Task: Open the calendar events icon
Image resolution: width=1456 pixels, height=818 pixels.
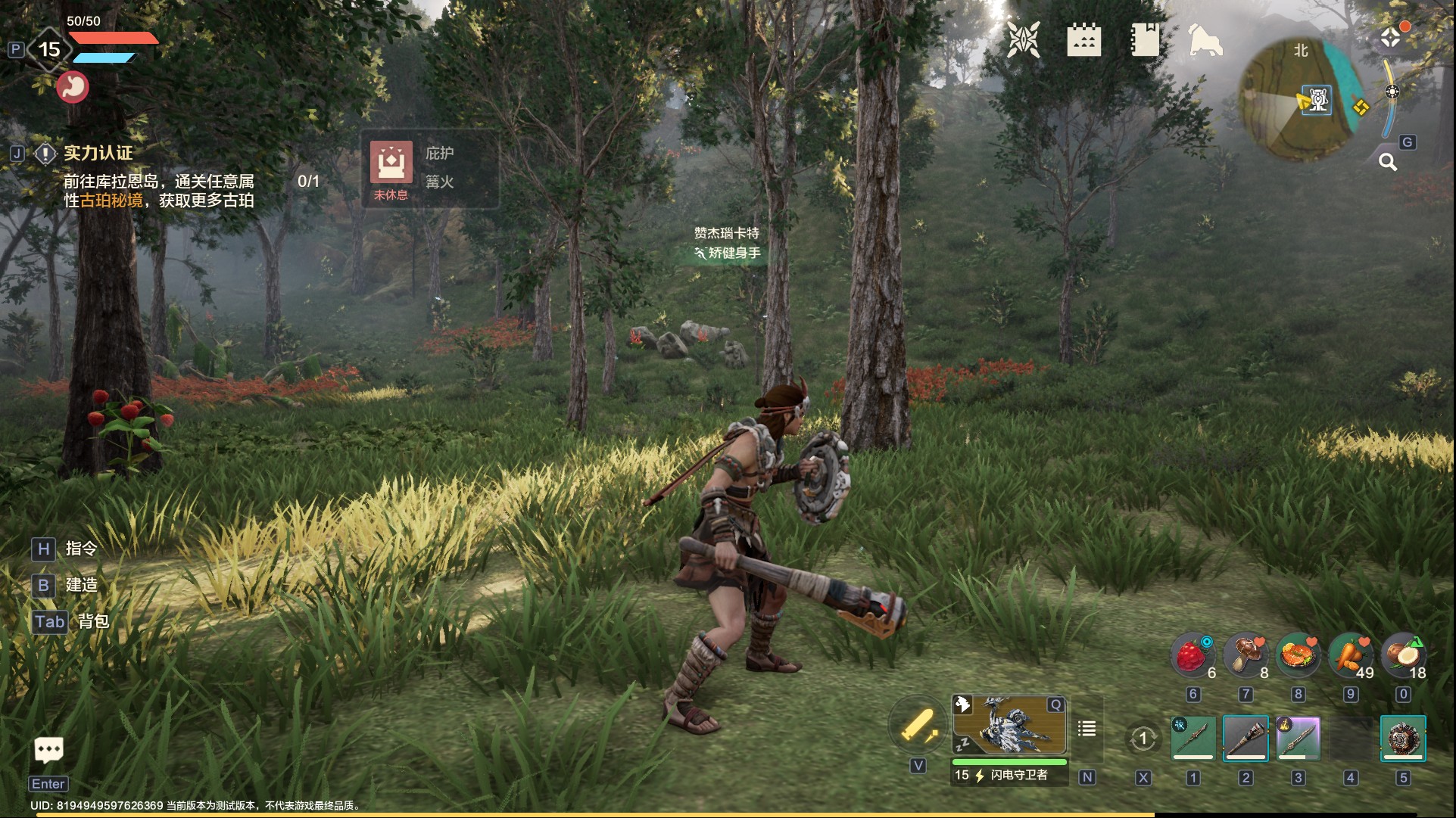Action: click(x=1083, y=39)
